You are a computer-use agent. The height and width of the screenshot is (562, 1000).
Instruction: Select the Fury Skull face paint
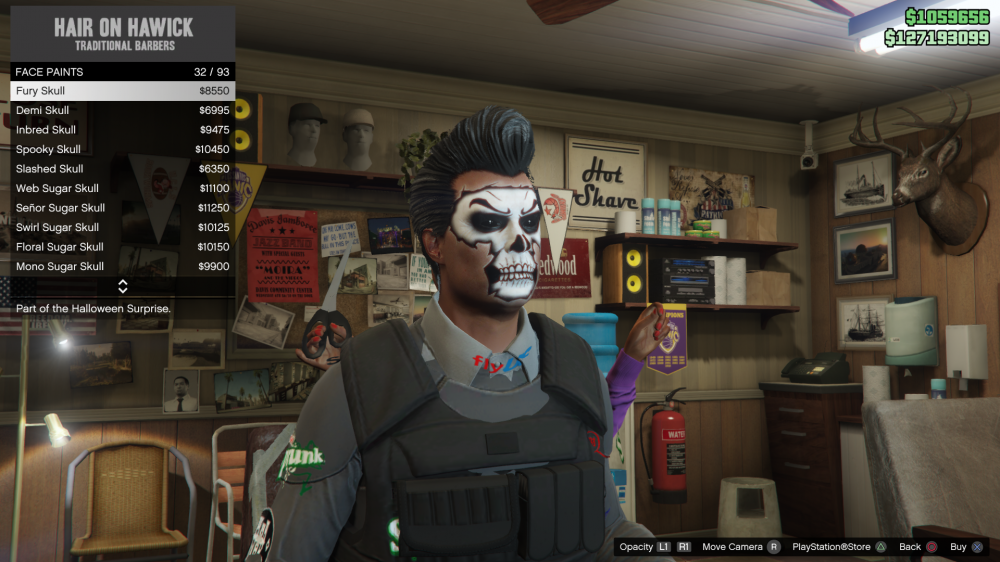tap(122, 91)
